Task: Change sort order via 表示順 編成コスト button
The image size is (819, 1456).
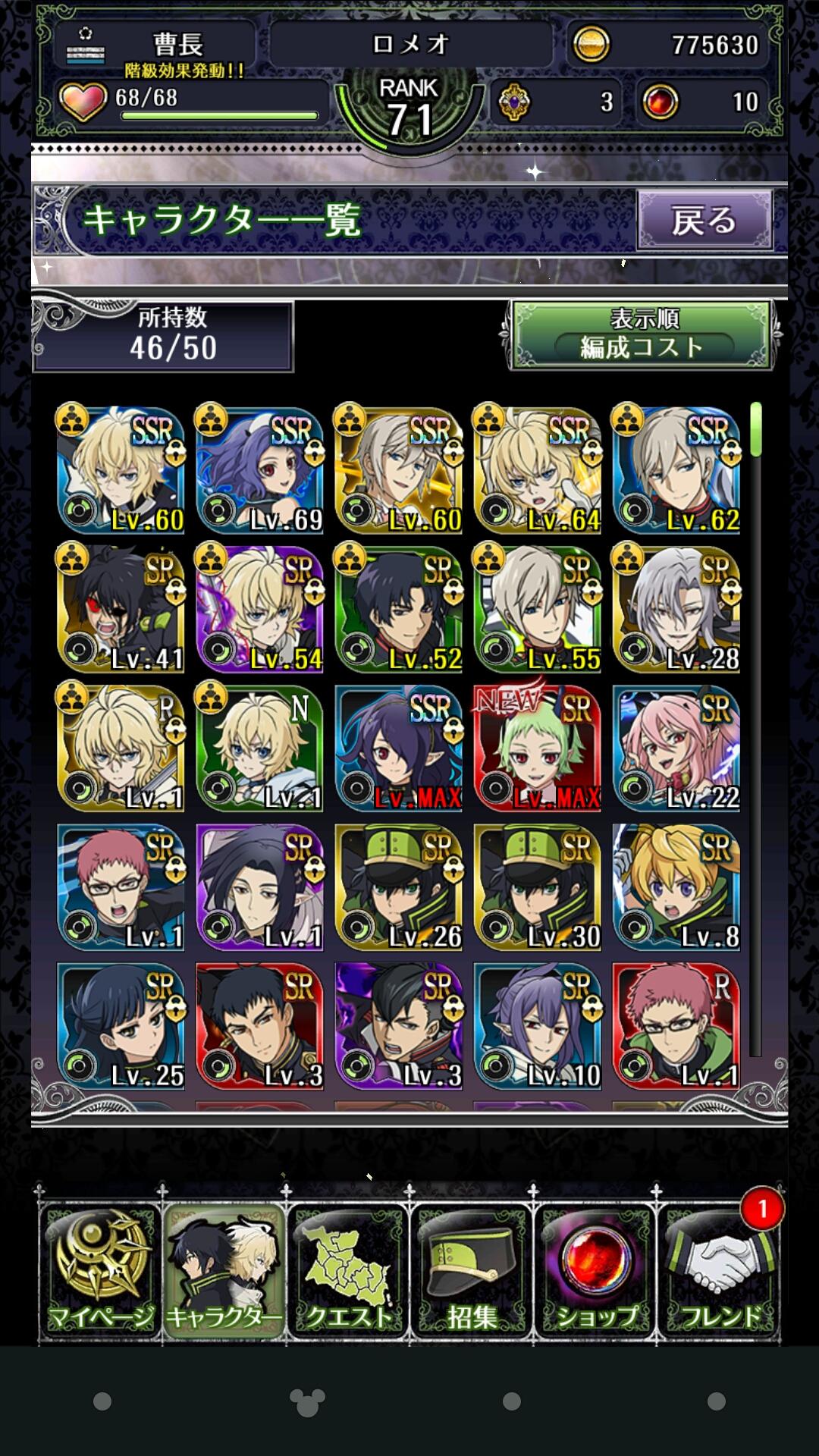Action: pos(642,334)
